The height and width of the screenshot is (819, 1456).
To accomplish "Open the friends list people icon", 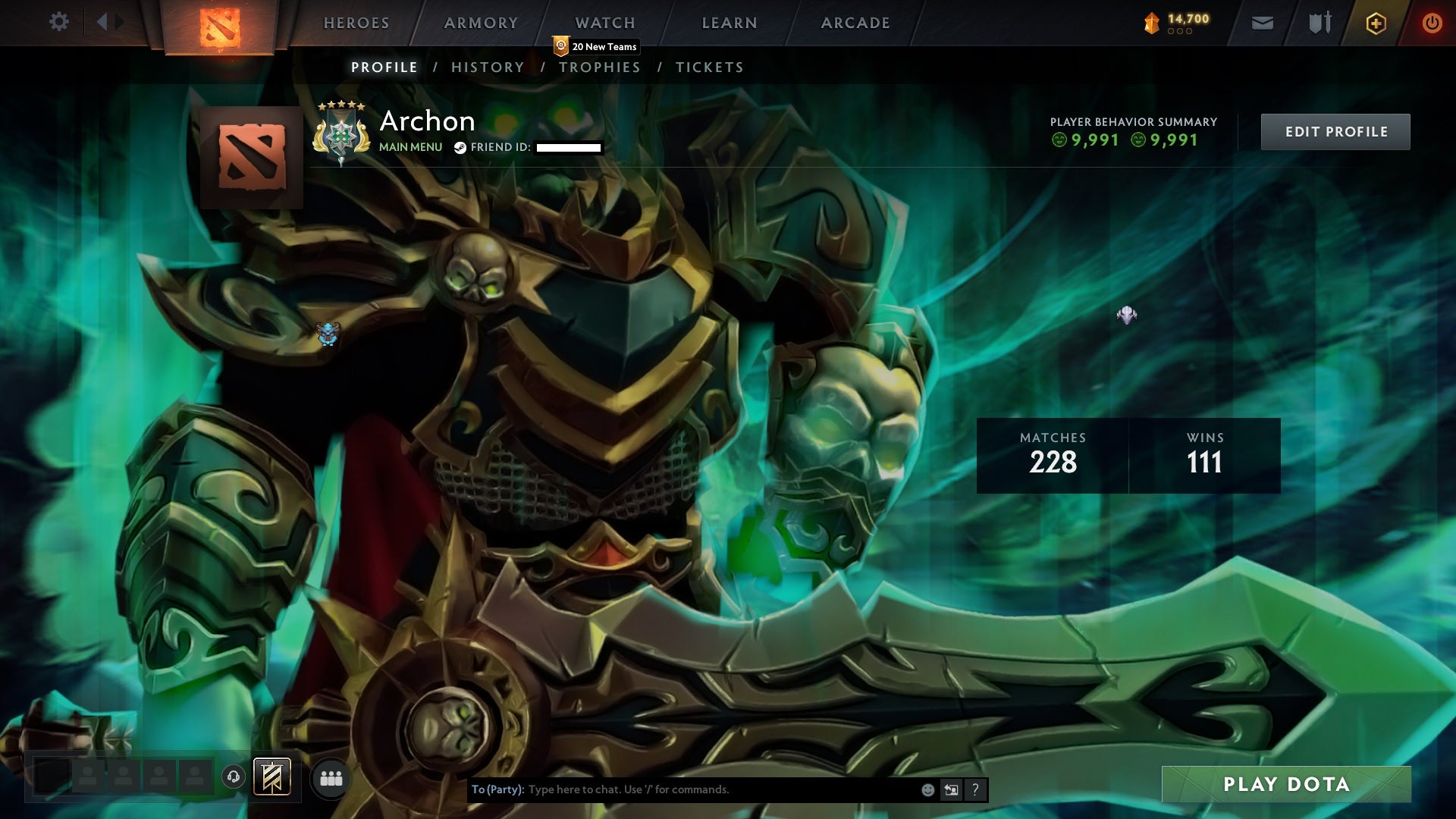I will [332, 777].
